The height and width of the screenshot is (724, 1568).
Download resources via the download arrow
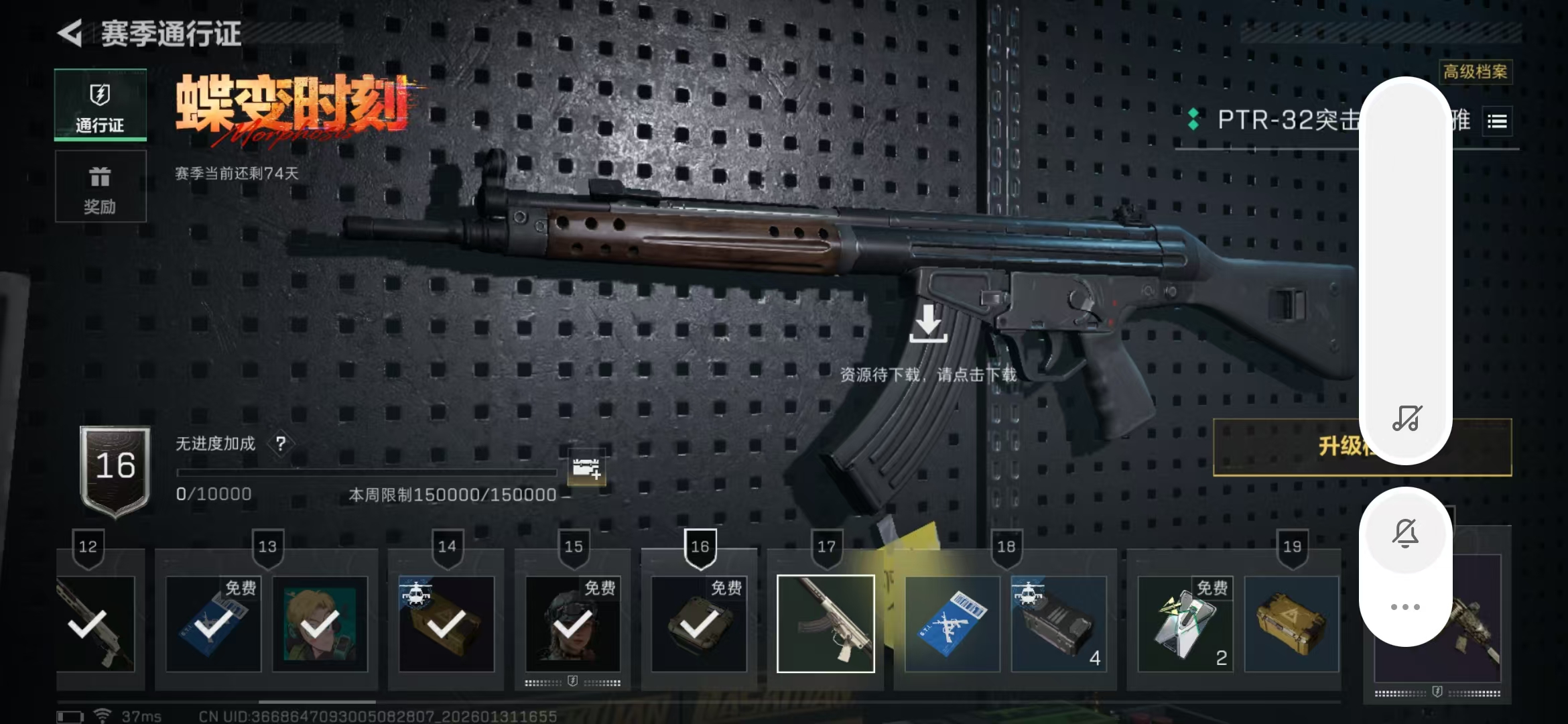click(x=928, y=323)
